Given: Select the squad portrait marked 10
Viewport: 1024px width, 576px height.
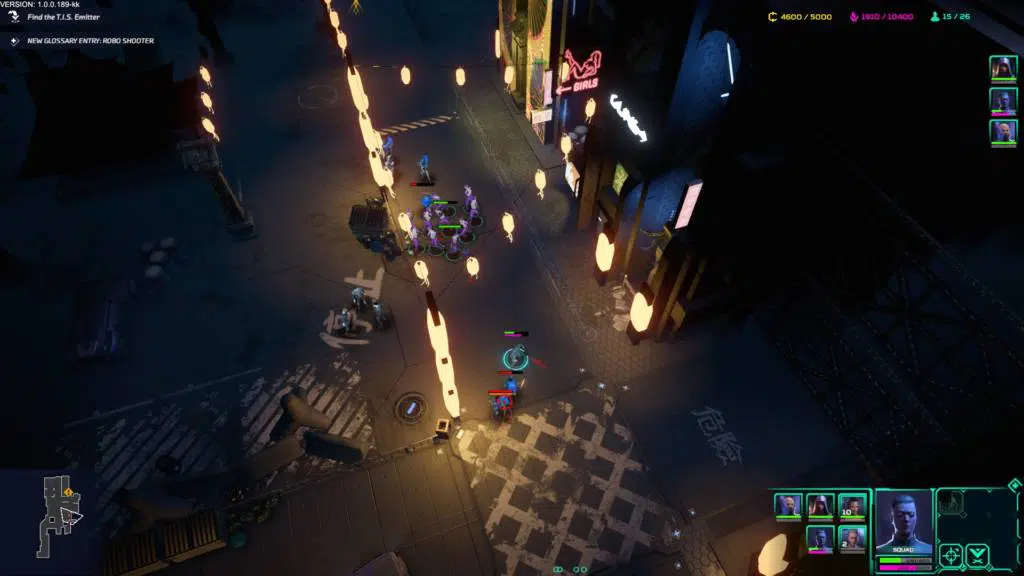Looking at the screenshot, I should point(852,506).
